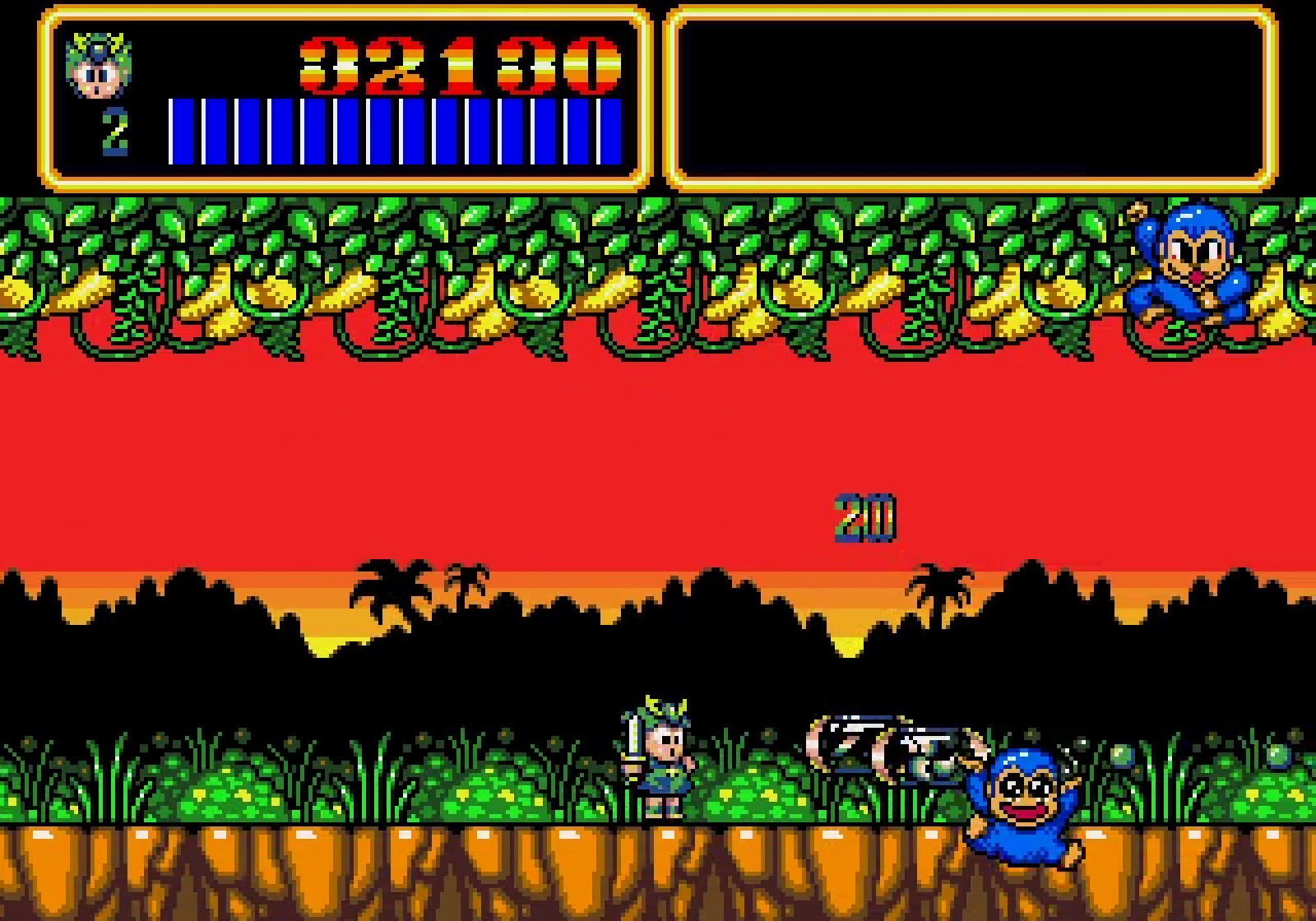
Task: Click the palm tree silhouette on the left horizon
Action: (x=387, y=584)
